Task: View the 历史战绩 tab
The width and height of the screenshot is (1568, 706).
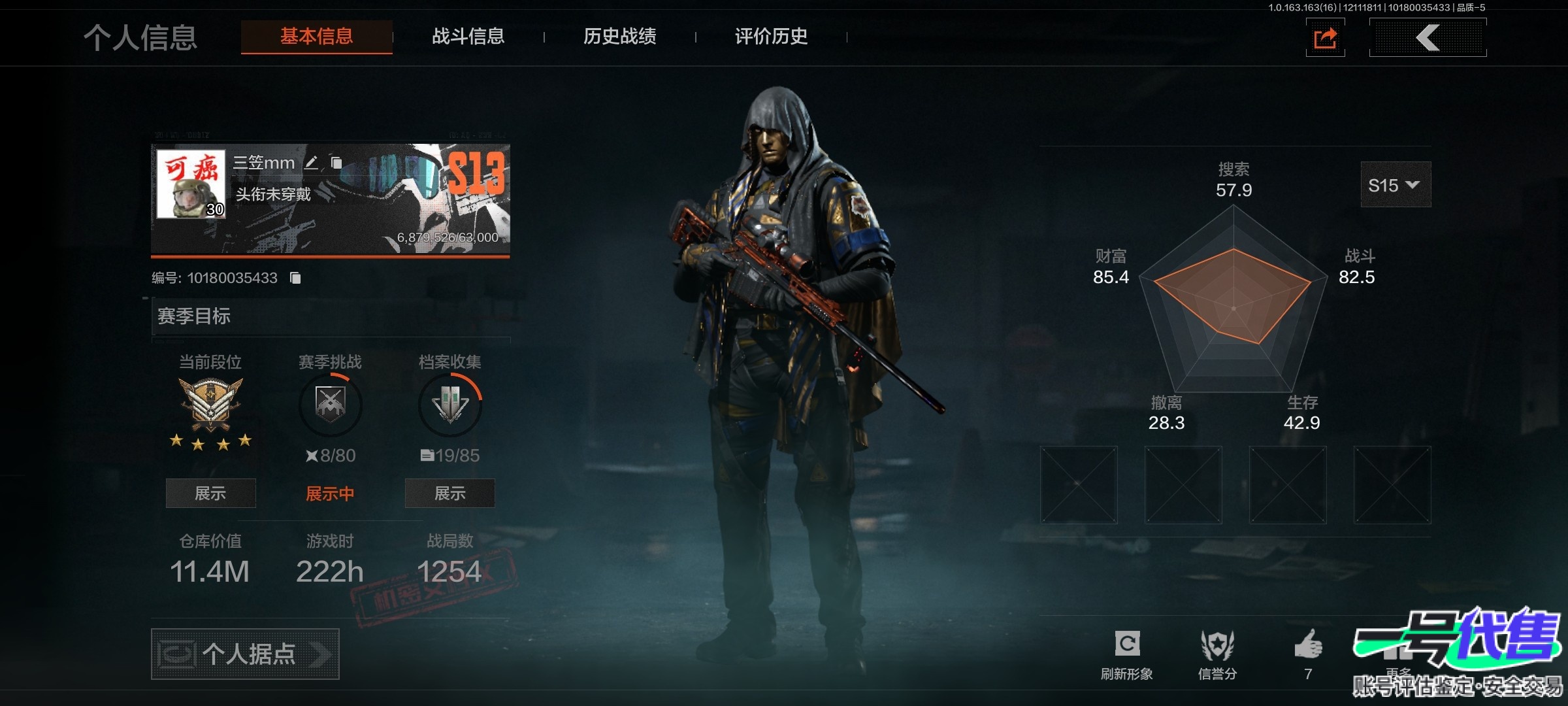Action: pos(619,37)
